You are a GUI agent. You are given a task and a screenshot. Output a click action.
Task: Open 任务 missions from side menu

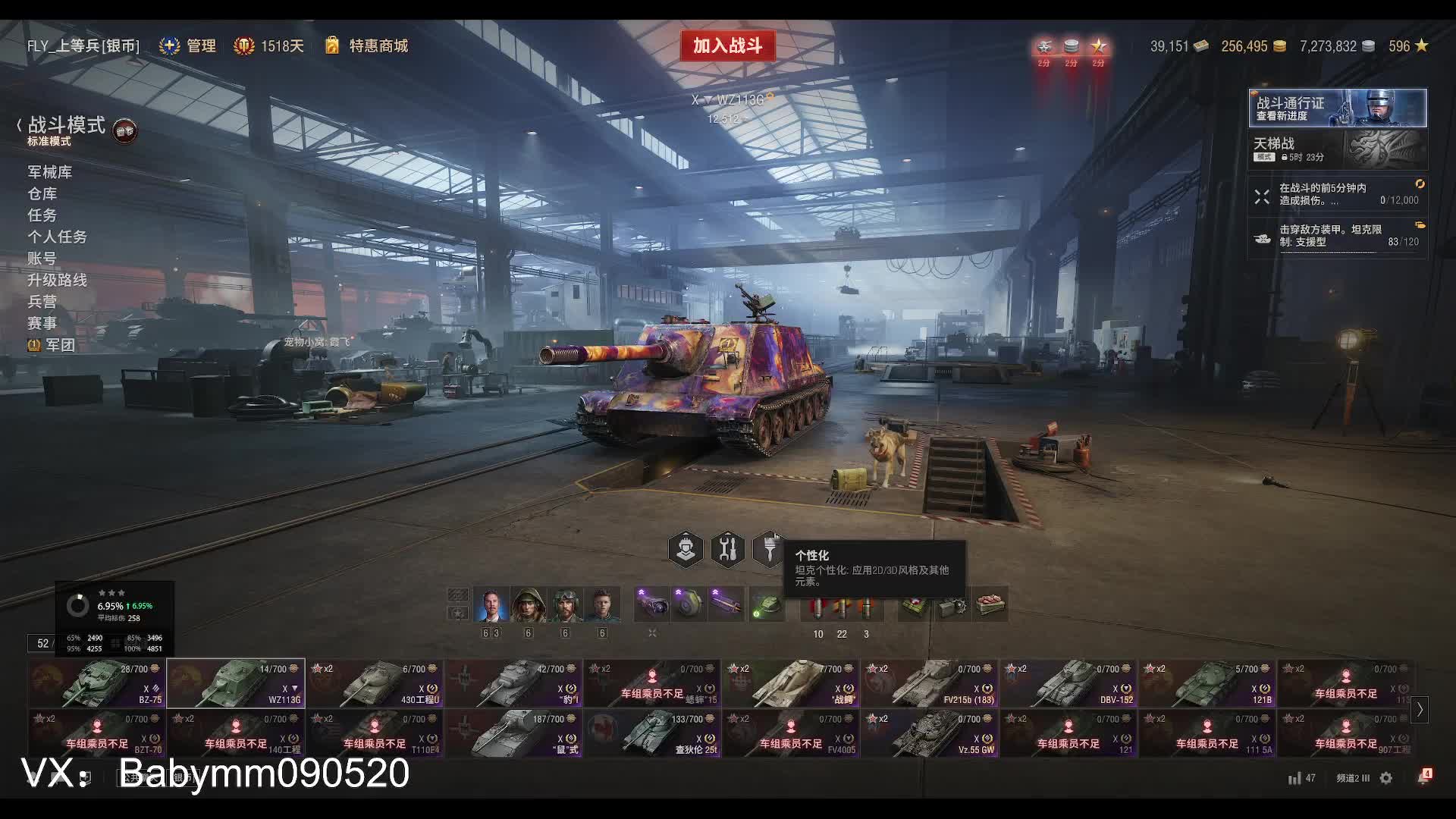coord(42,215)
